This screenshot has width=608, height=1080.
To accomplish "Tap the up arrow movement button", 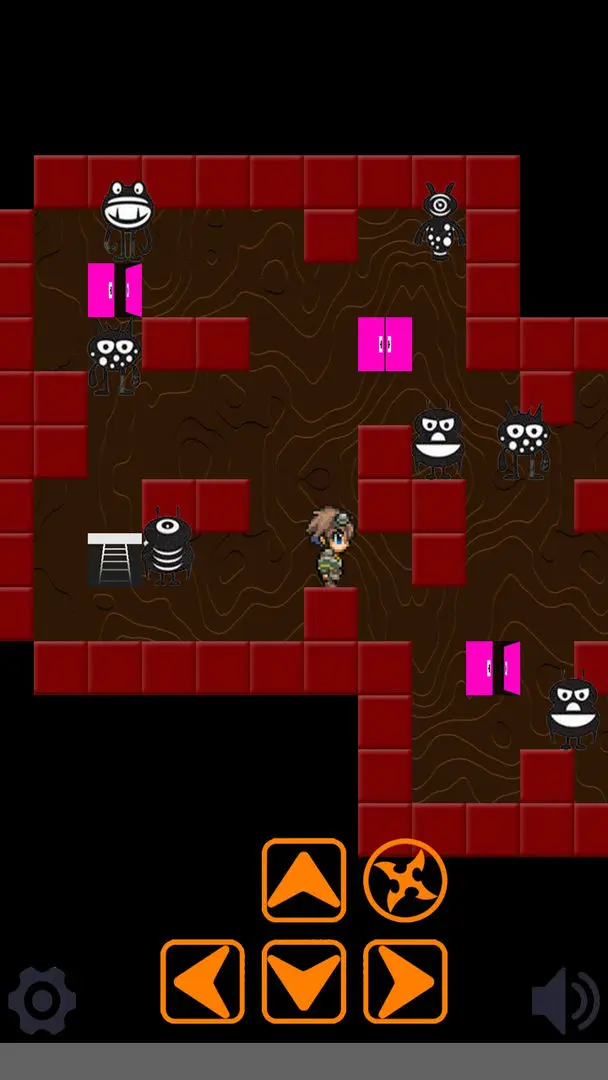I will click(304, 880).
